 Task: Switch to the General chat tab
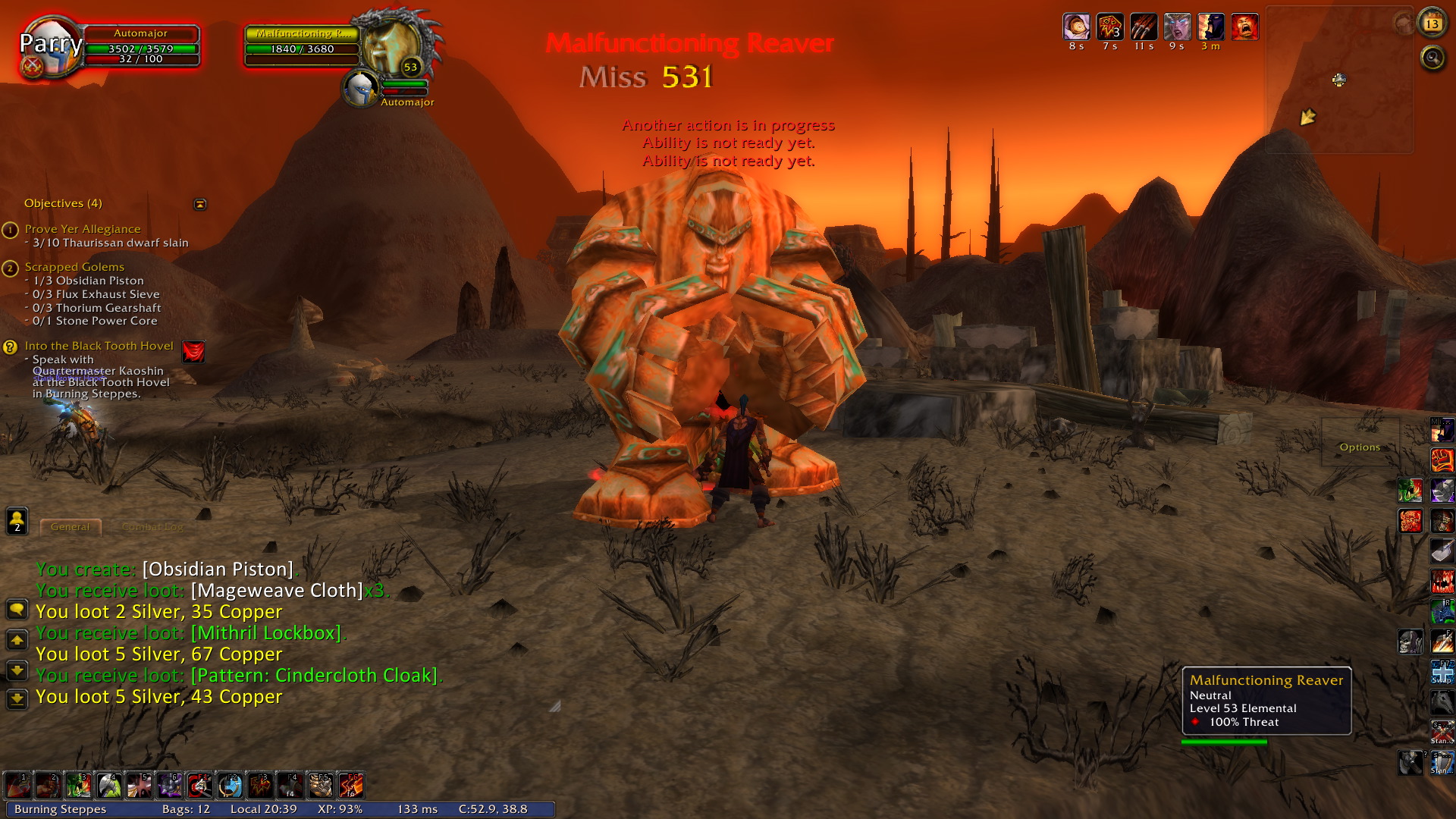(70, 526)
